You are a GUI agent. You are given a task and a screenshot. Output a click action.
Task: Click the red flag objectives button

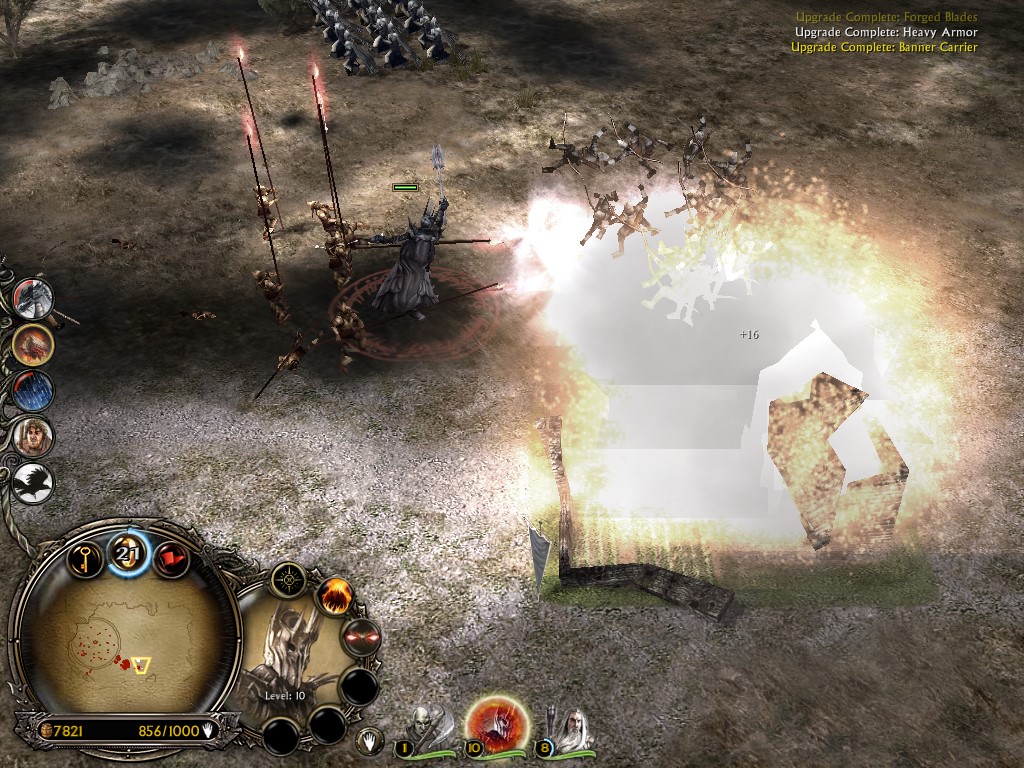[172, 558]
